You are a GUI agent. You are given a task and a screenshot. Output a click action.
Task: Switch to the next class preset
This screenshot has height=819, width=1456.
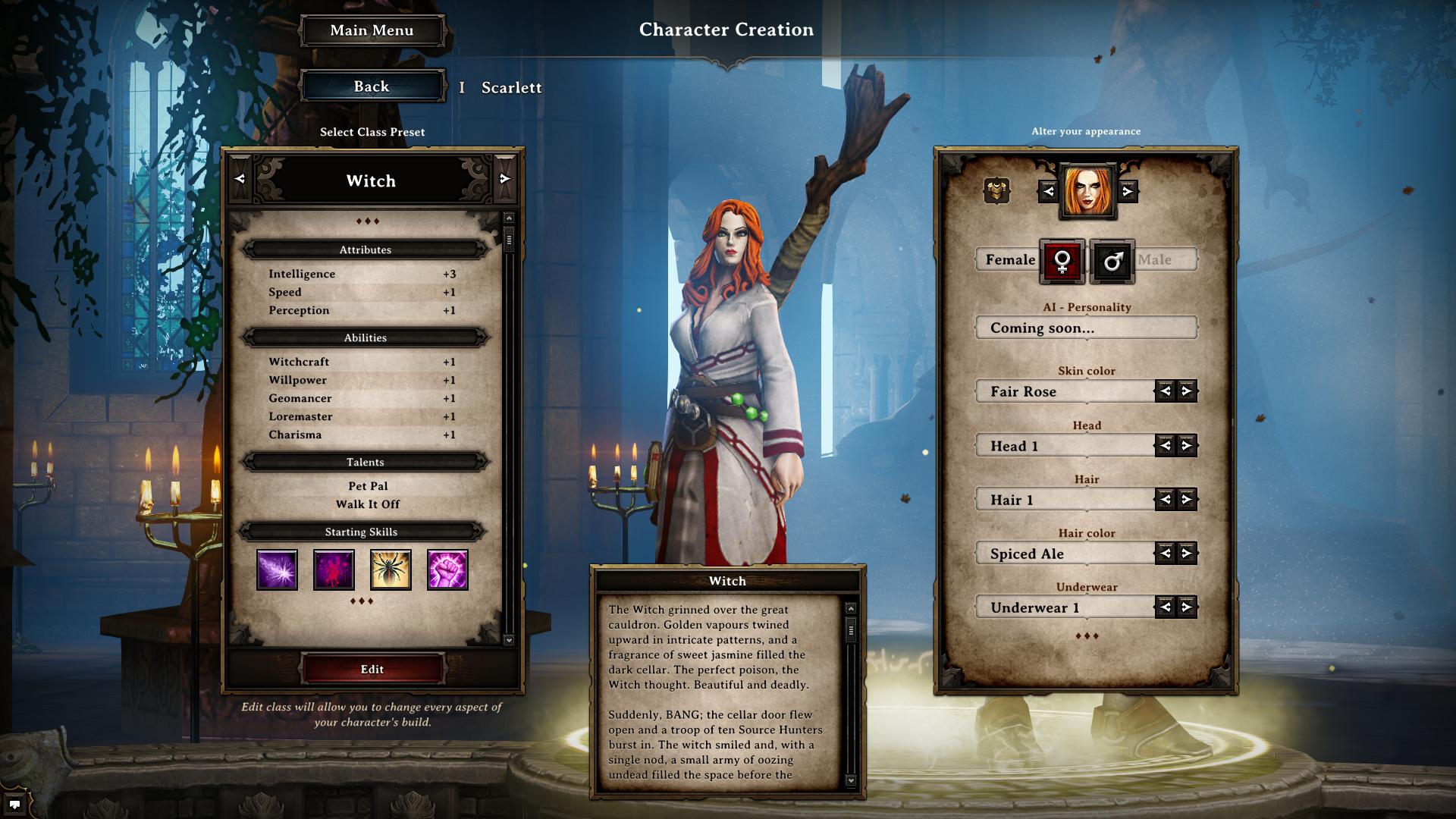pyautogui.click(x=505, y=179)
